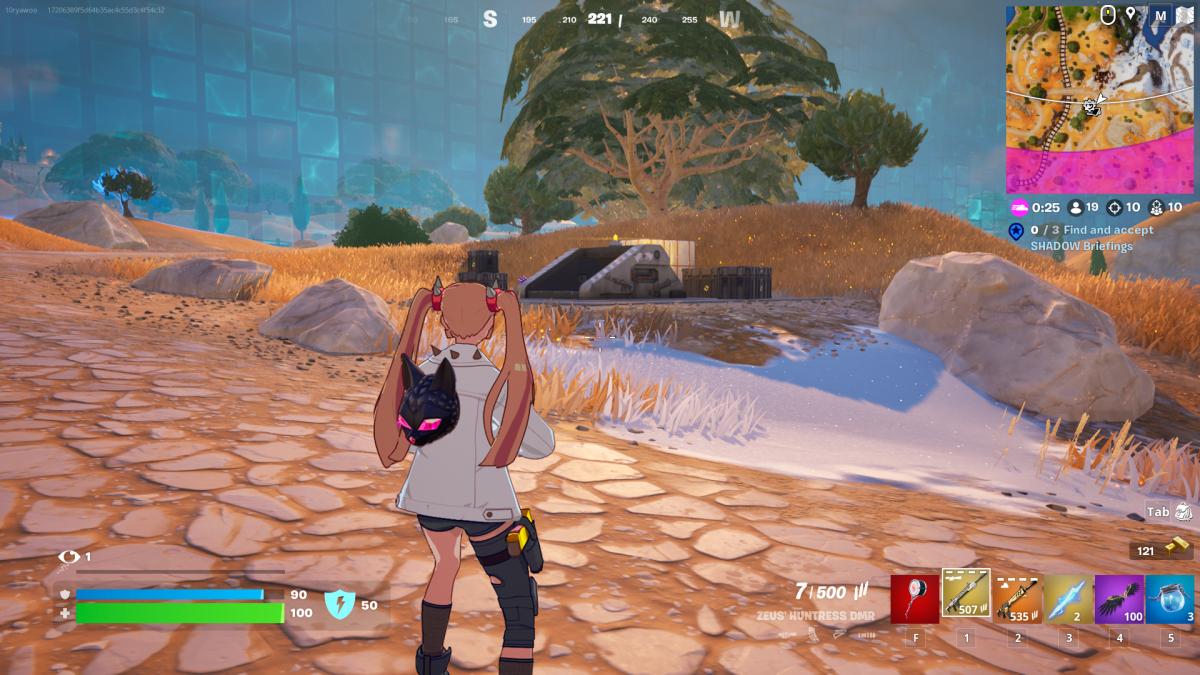Click the folded map icon above minimap
1200x675 pixels.
point(1186,15)
